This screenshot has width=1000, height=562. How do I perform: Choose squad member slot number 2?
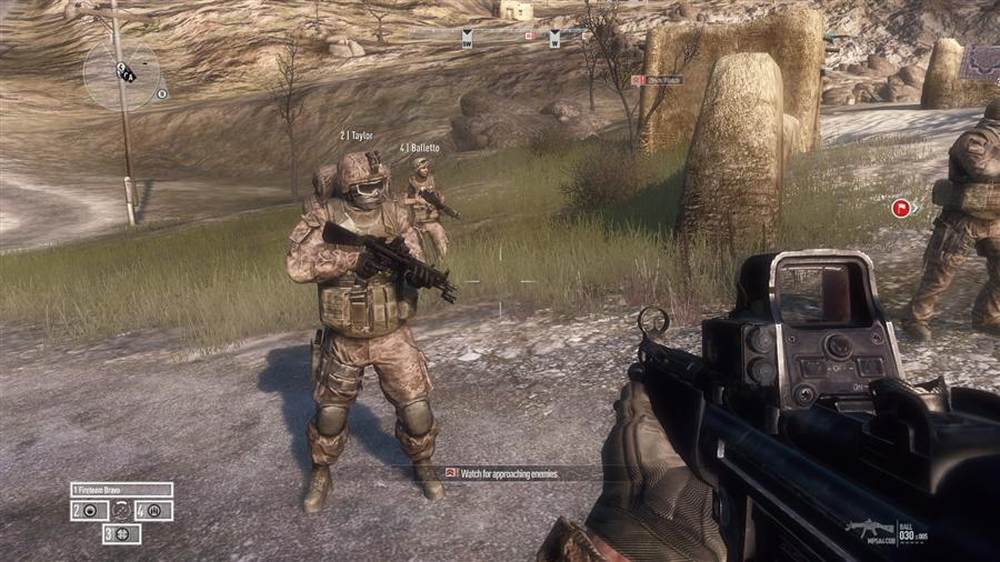tap(89, 511)
